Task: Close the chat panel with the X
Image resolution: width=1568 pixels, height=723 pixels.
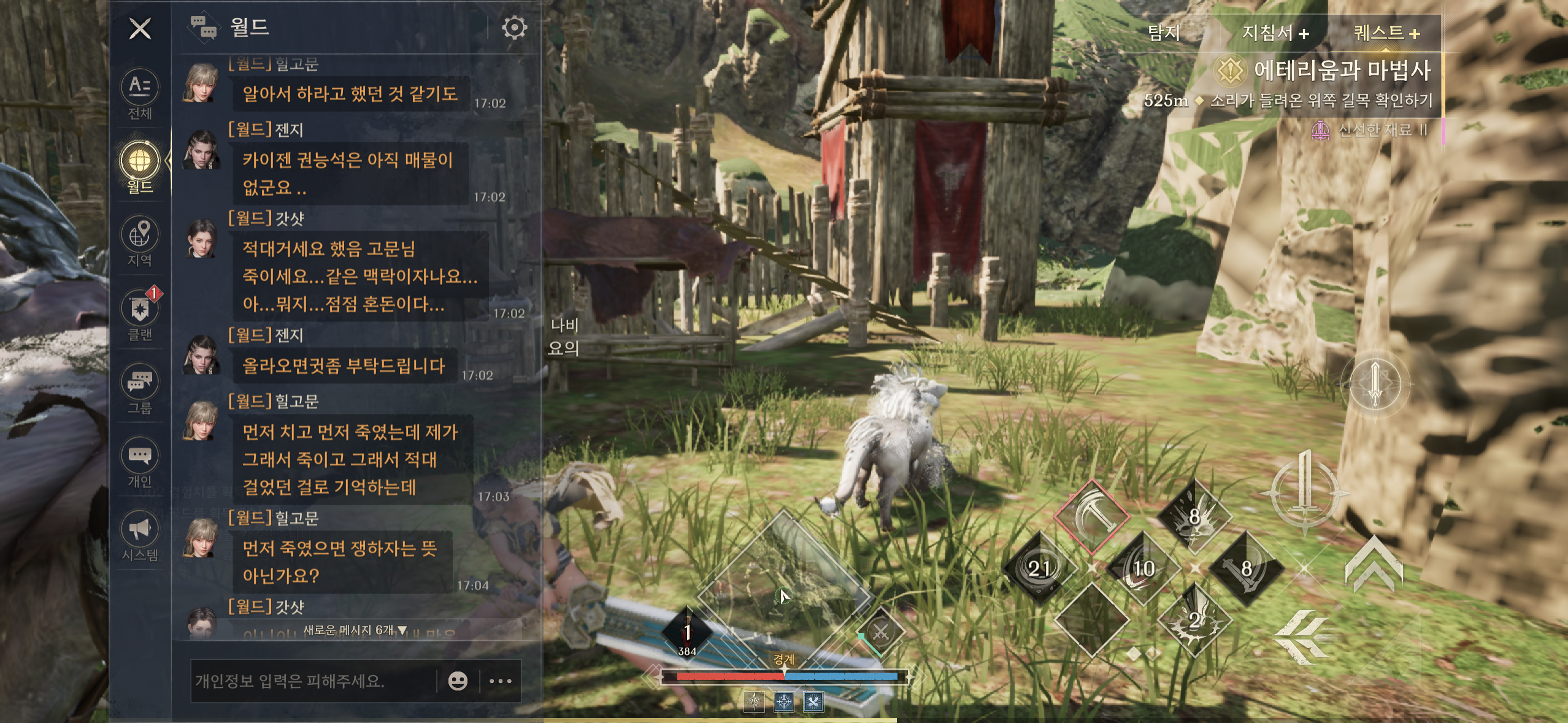Action: click(x=140, y=28)
